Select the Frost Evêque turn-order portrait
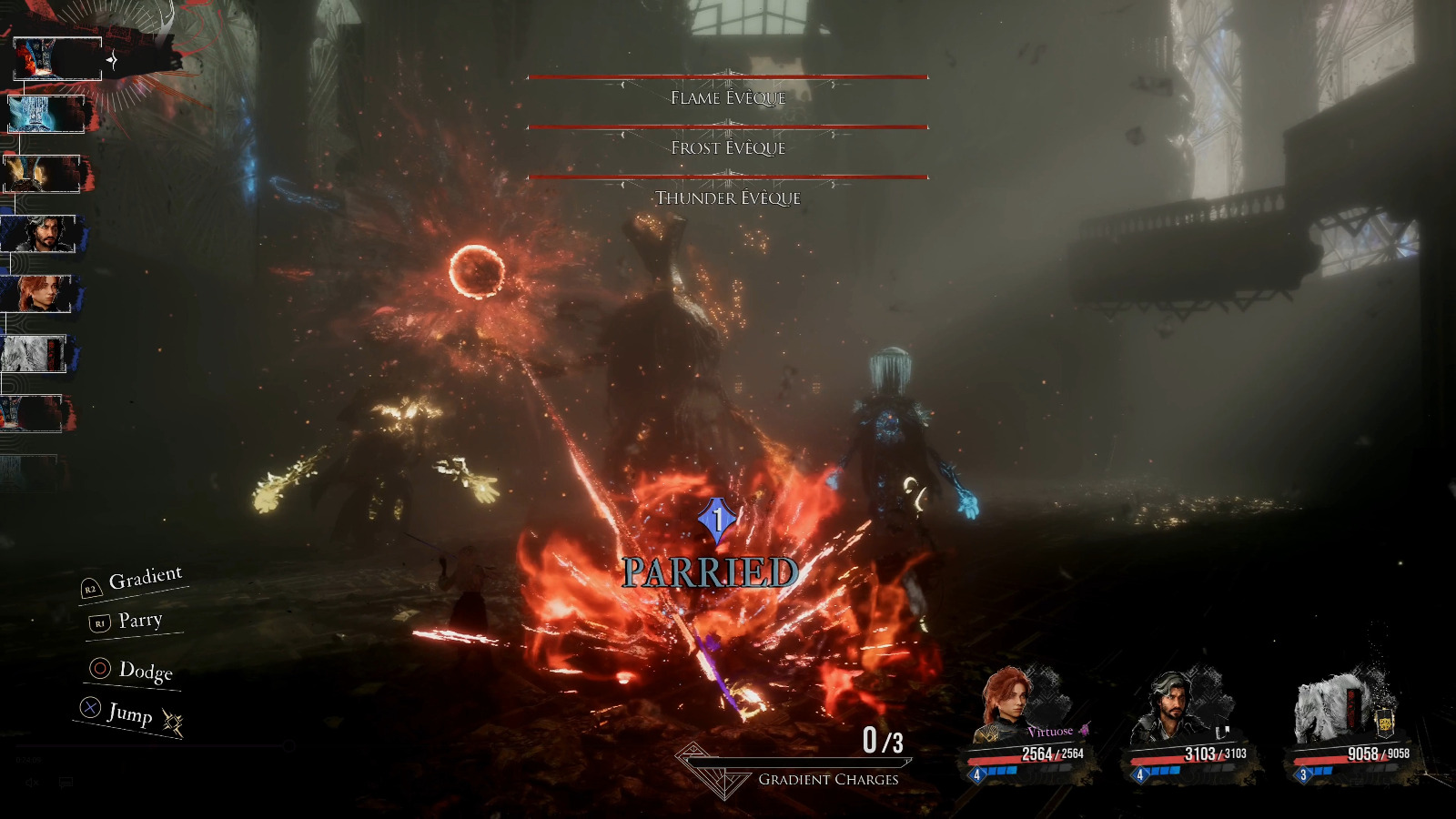This screenshot has height=819, width=1456. (45, 115)
